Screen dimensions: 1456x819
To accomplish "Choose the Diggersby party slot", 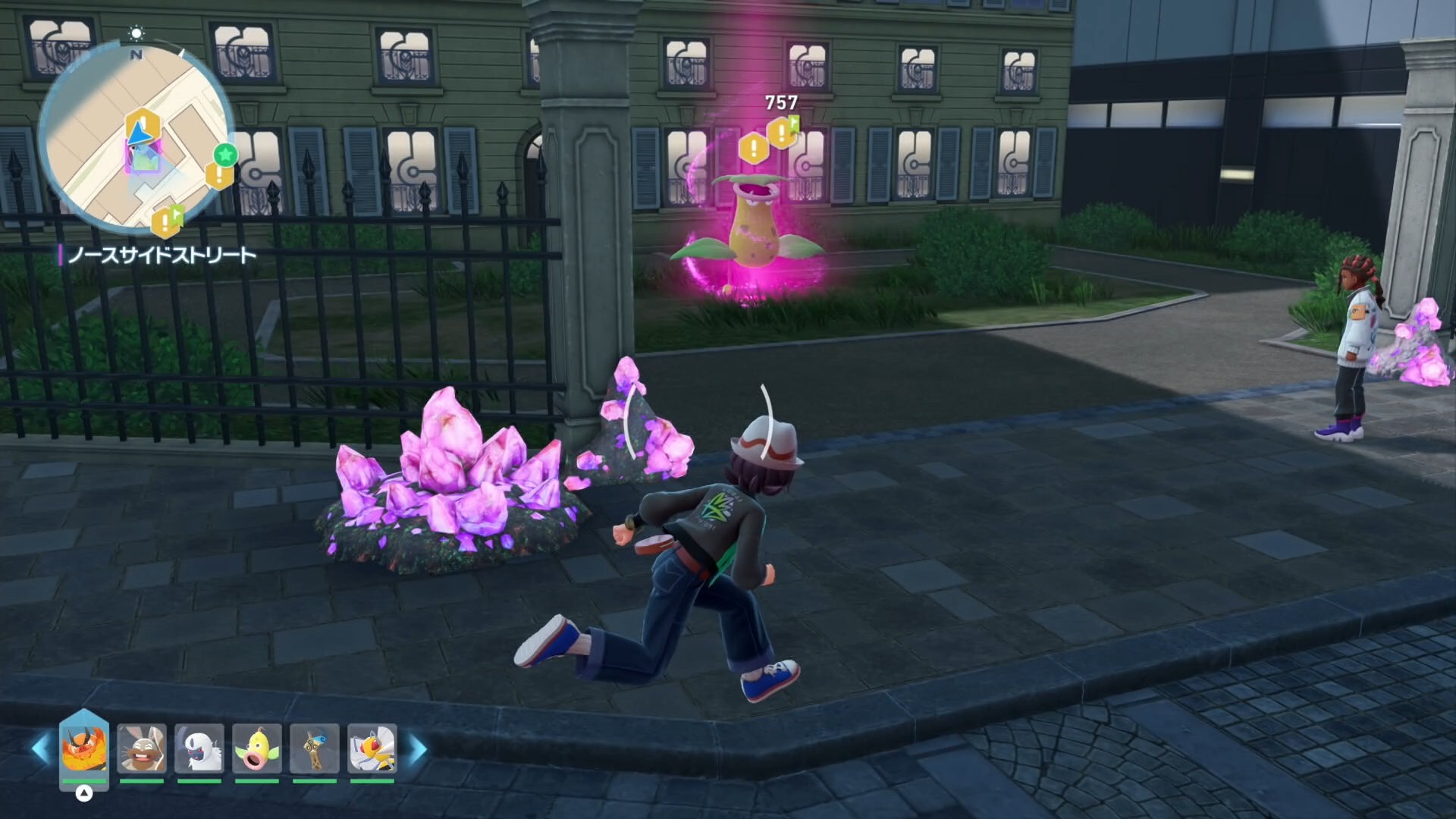I will pyautogui.click(x=142, y=748).
